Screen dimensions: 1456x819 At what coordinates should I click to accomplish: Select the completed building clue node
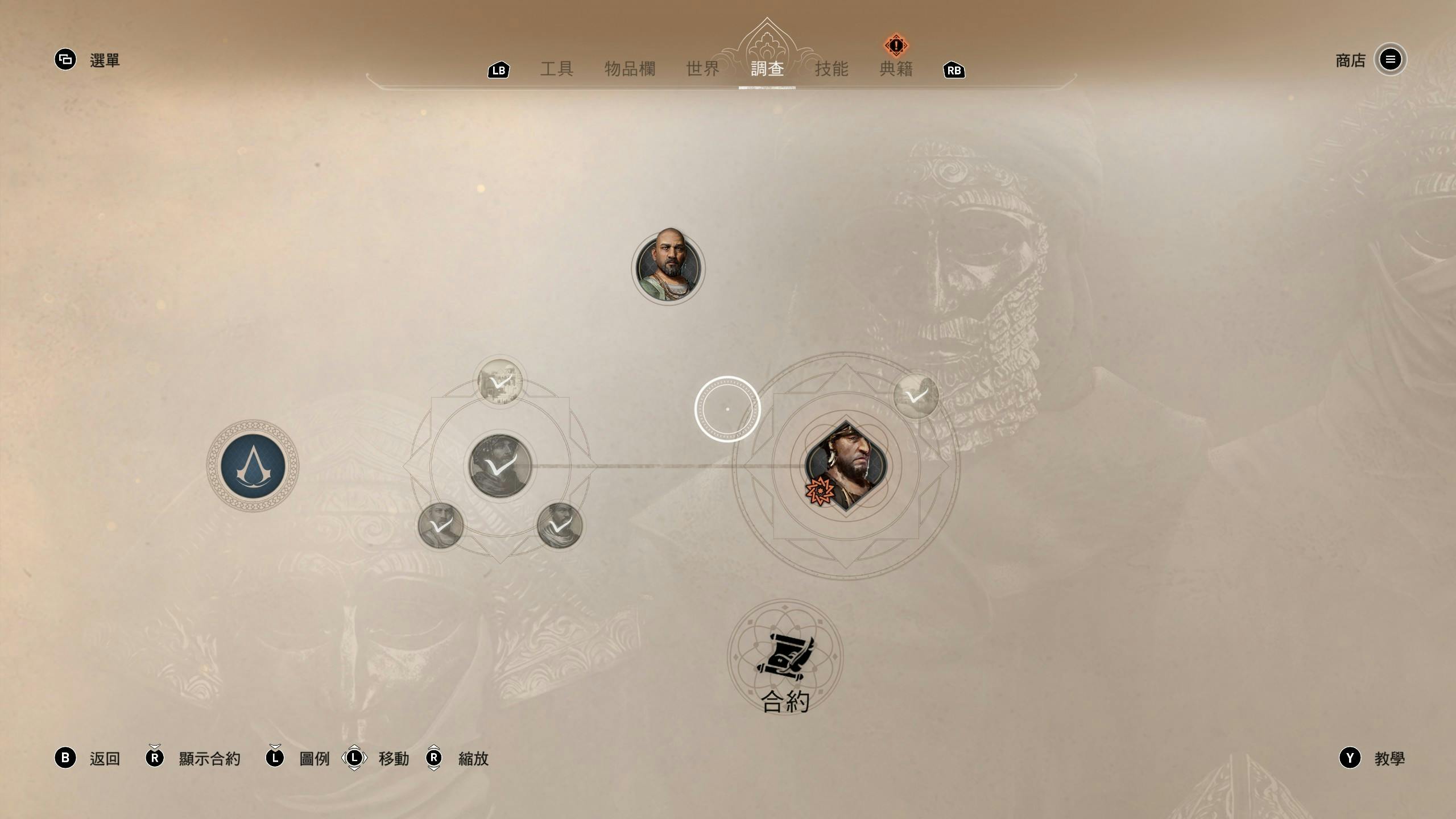(500, 381)
